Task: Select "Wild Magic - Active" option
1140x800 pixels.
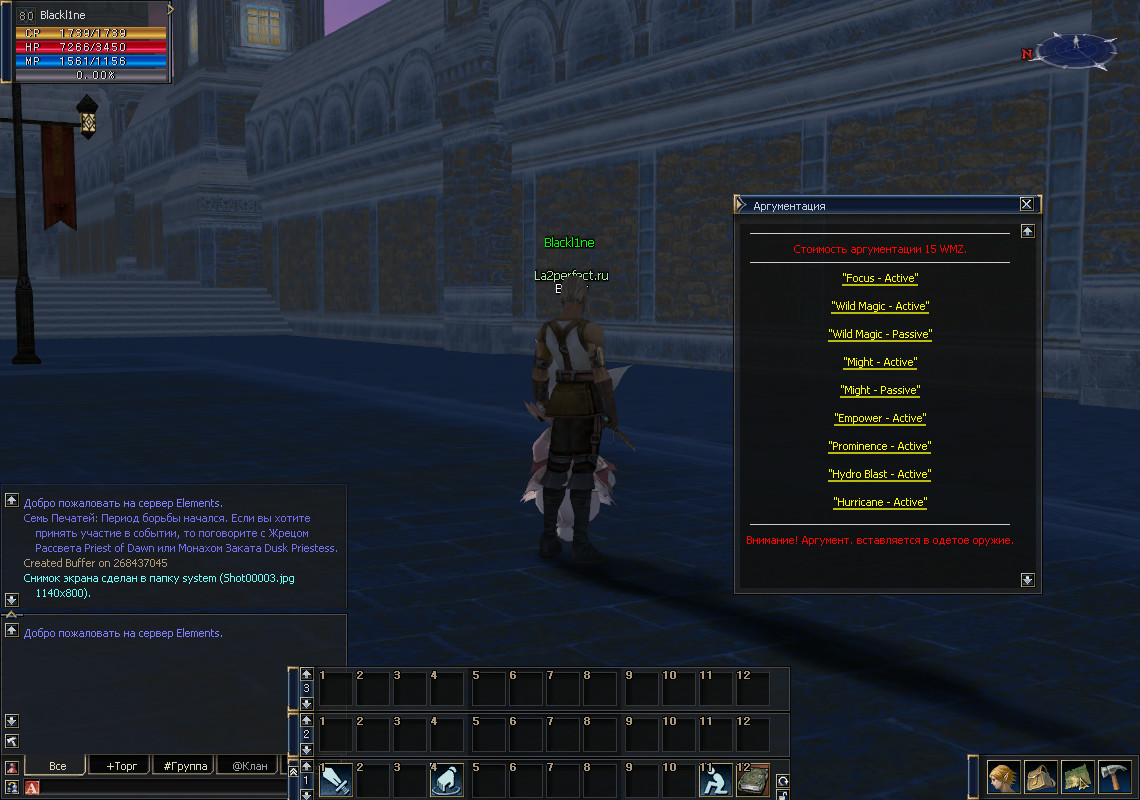Action: (x=880, y=306)
